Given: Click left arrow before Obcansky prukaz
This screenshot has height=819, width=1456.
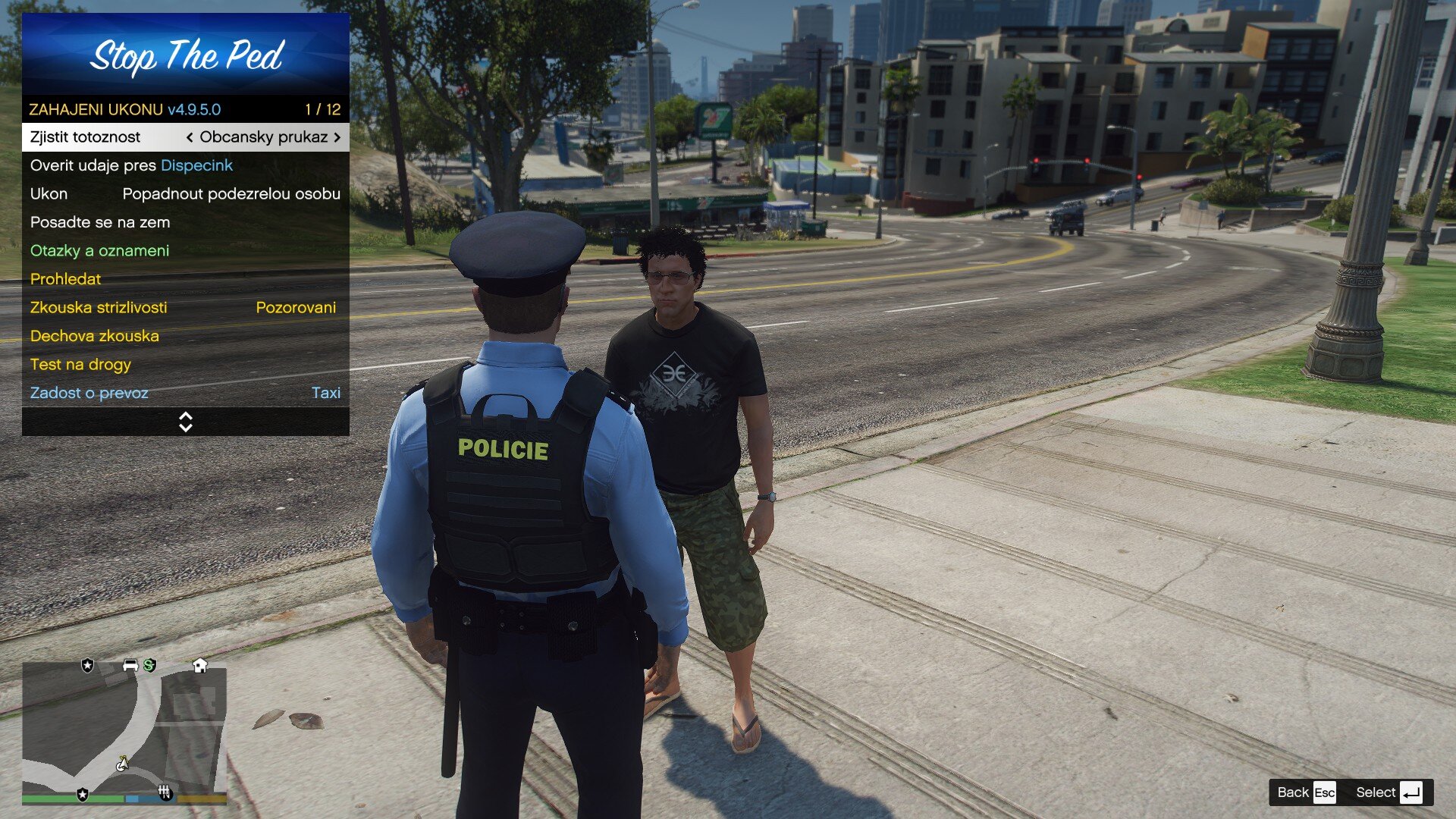Looking at the screenshot, I should tap(190, 137).
